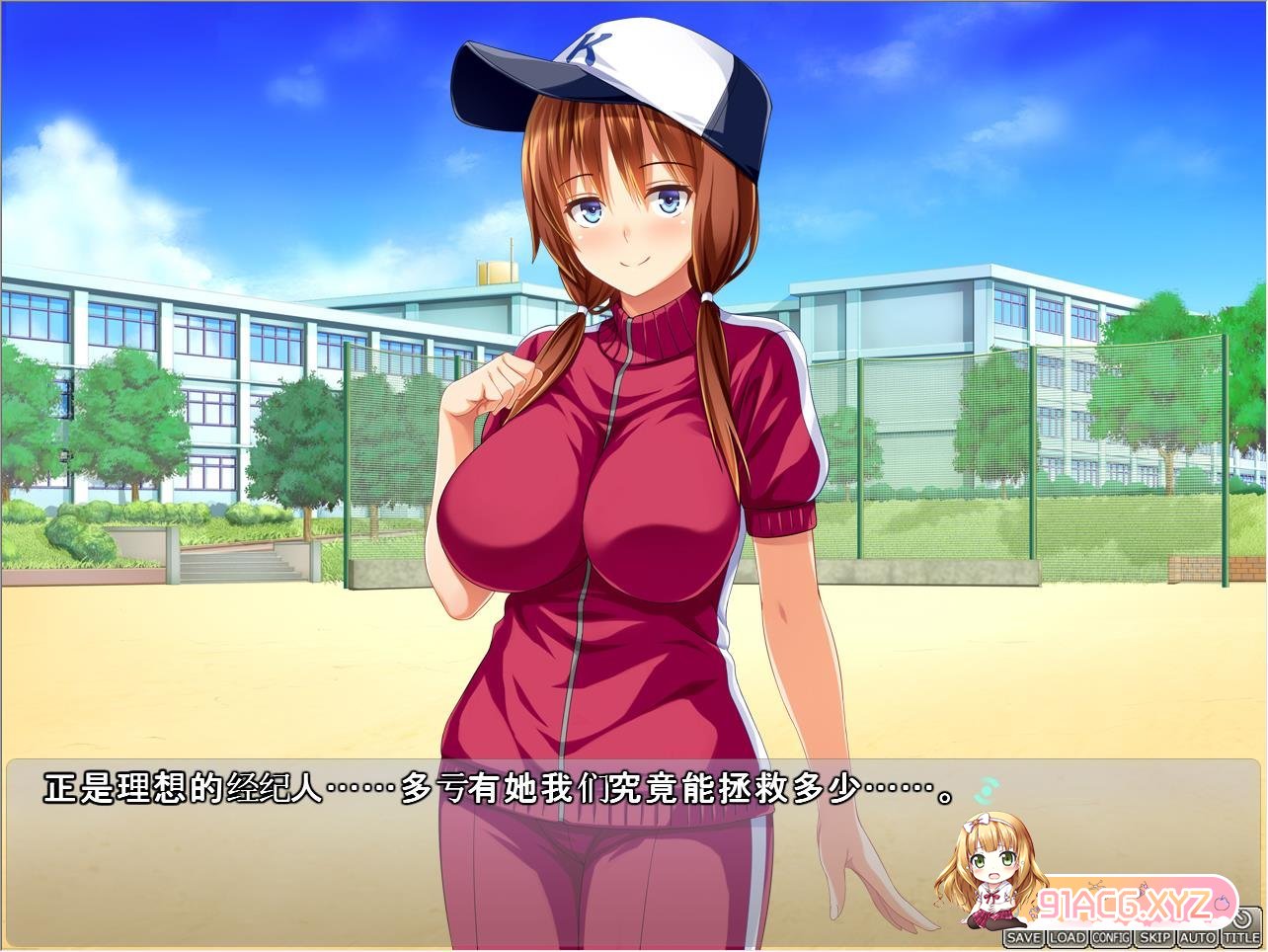Open the LOAD menu
Screen dimensions: 1268x952
(x=1067, y=937)
